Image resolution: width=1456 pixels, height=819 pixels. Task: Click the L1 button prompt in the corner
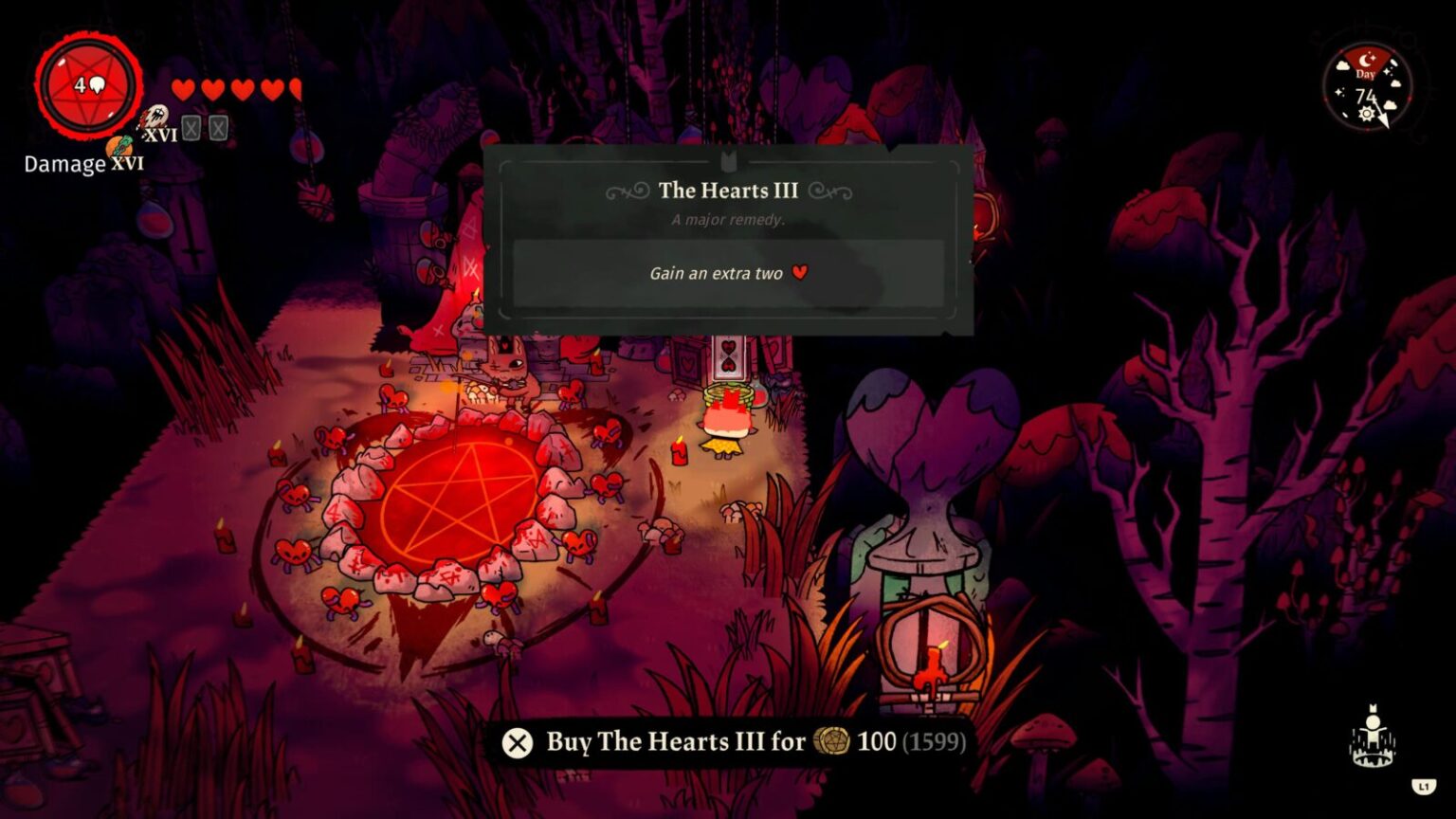coord(1422,783)
